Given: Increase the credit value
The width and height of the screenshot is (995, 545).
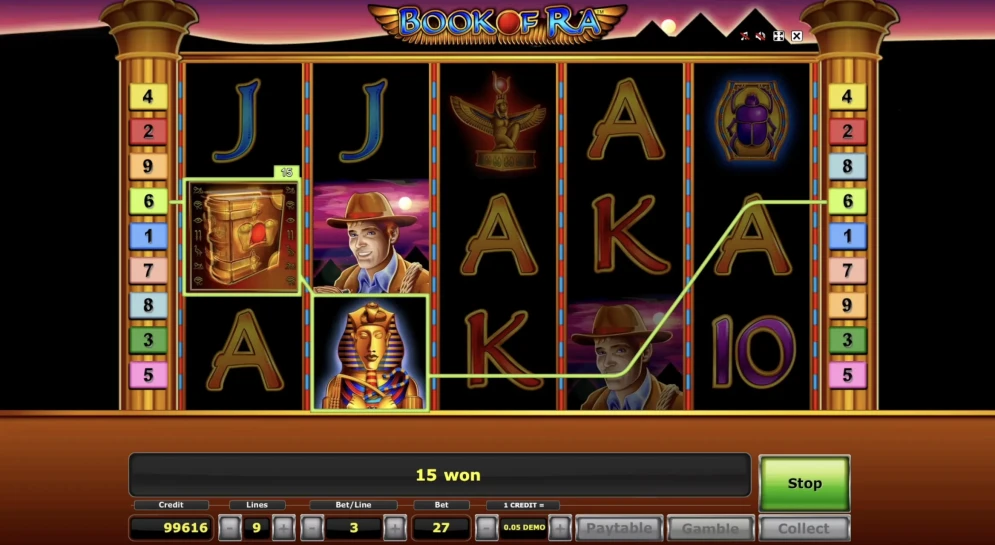Looking at the screenshot, I should 560,528.
